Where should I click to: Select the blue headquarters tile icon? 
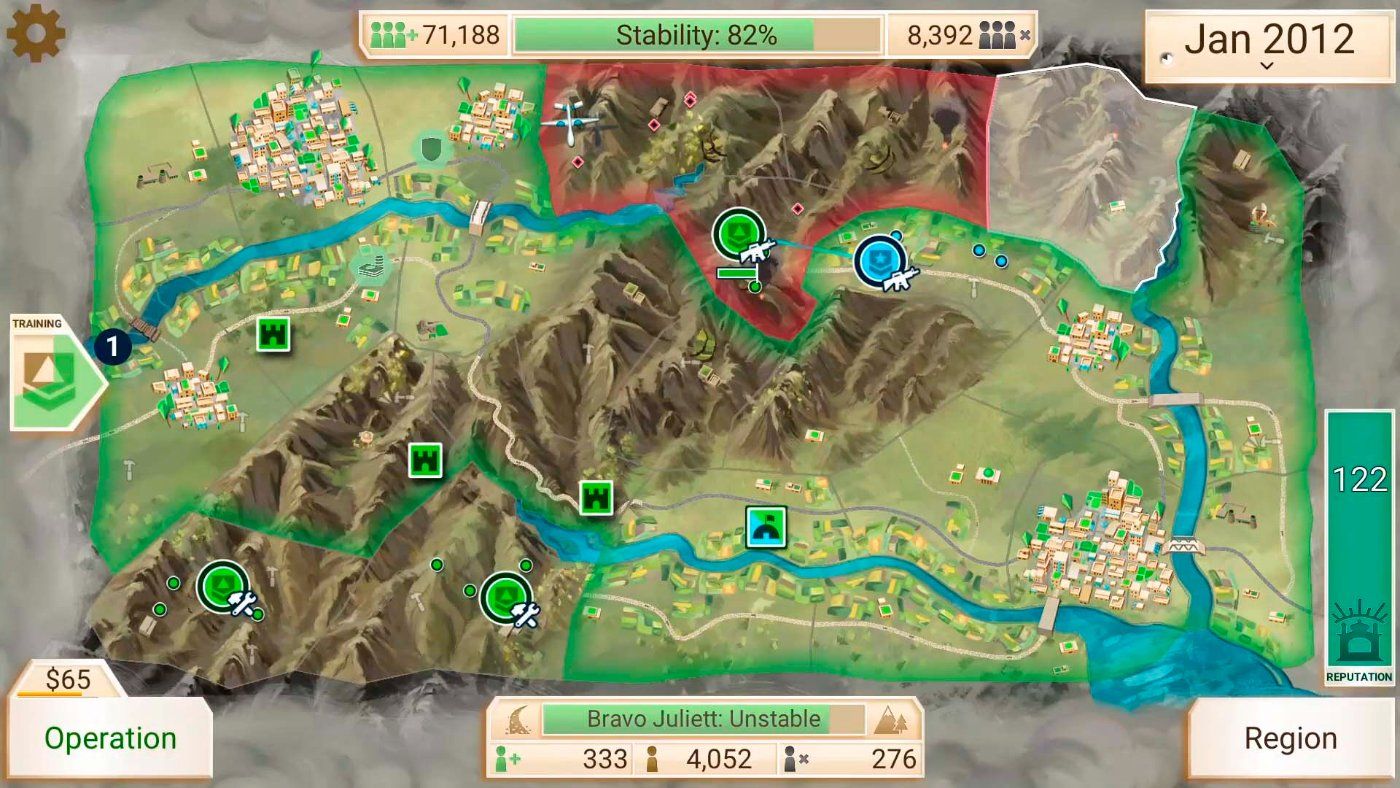point(766,527)
